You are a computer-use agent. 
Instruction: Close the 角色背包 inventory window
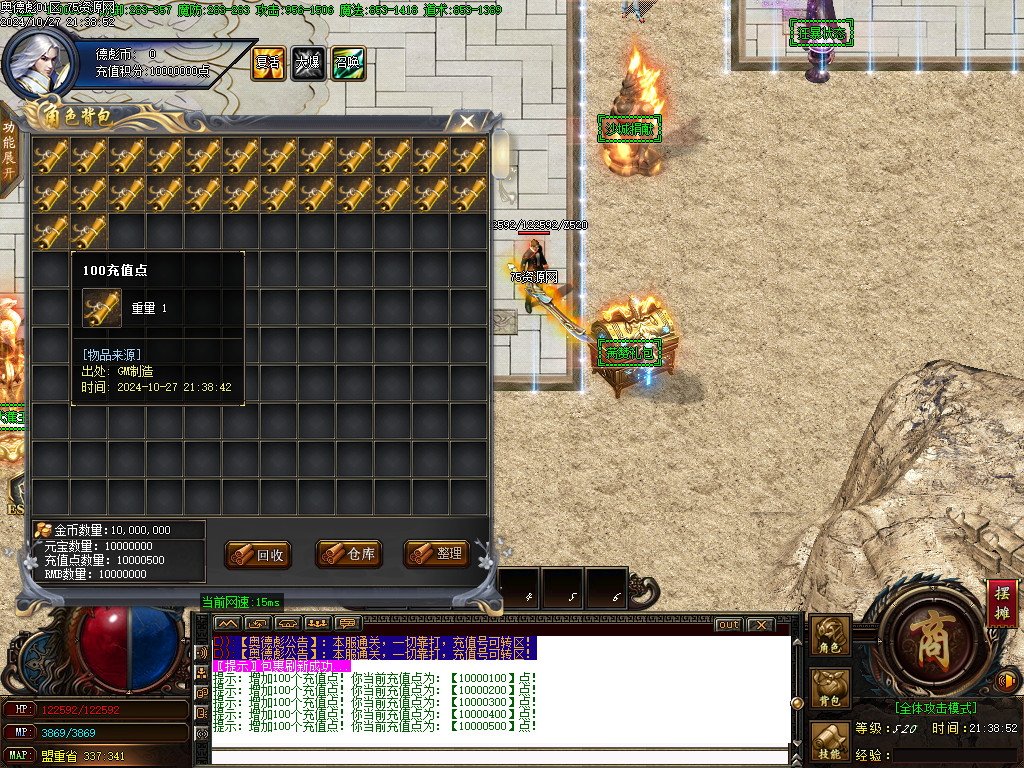coord(466,122)
